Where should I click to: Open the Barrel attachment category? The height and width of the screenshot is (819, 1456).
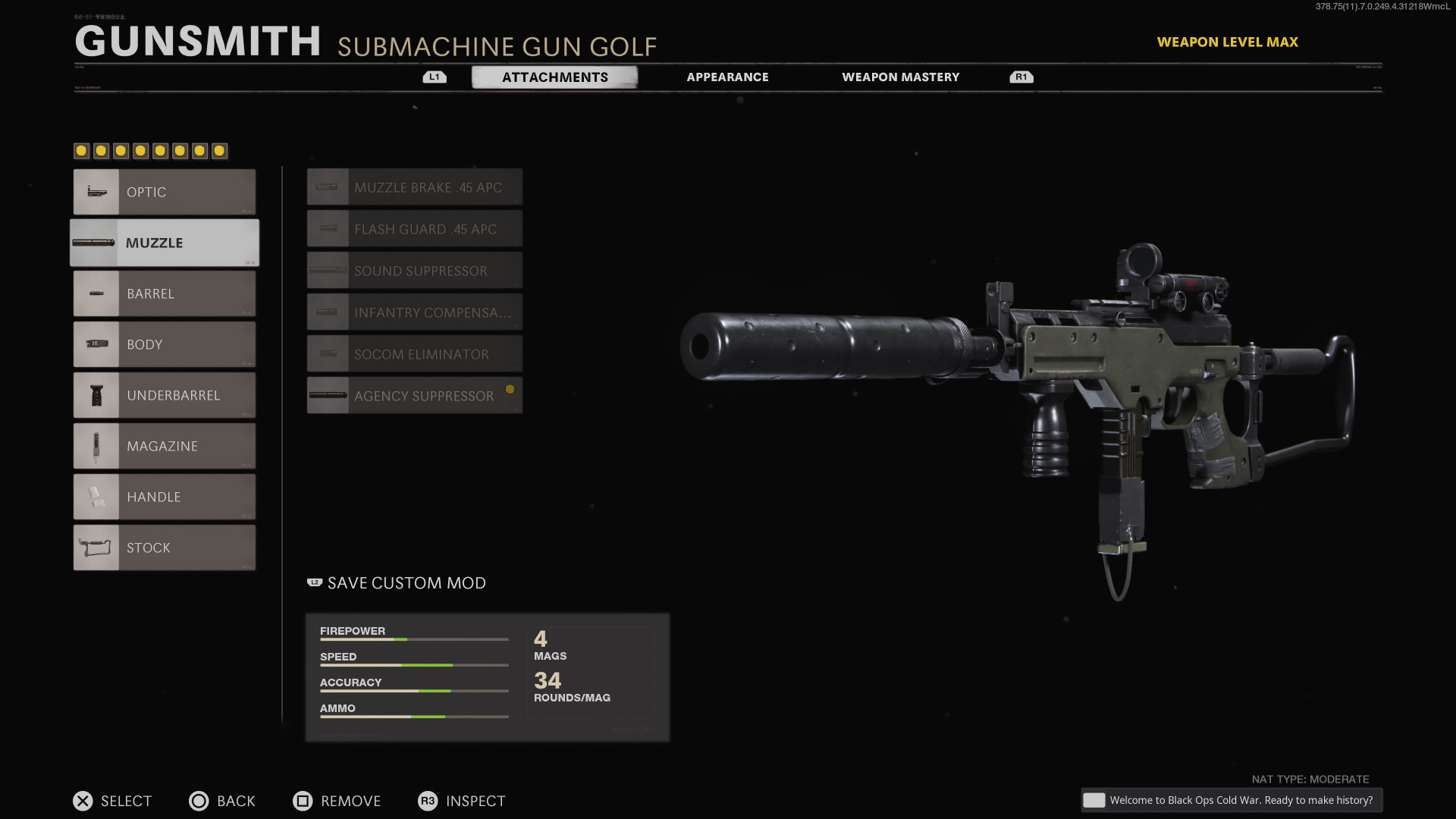click(x=165, y=293)
